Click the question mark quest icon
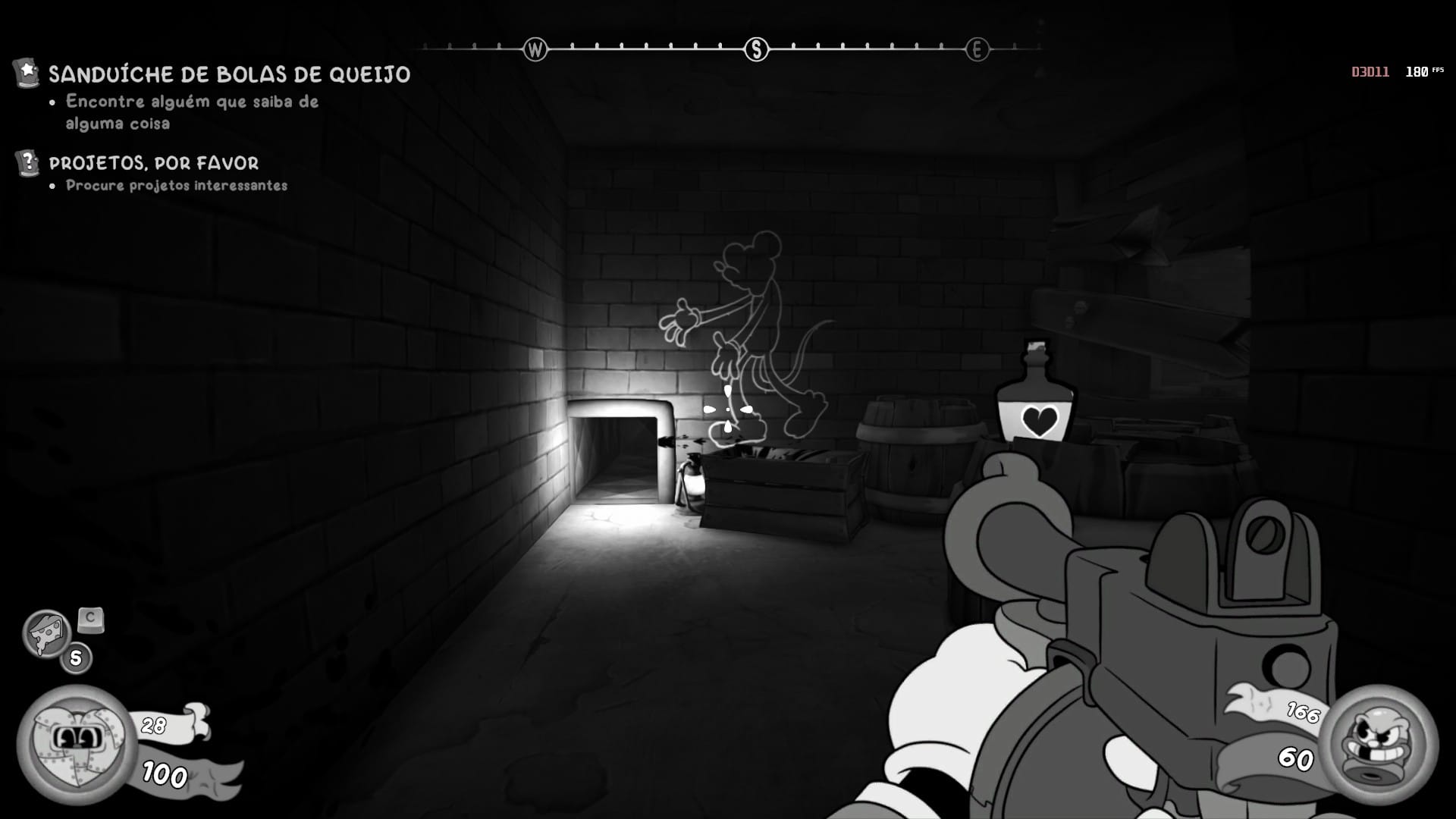 (28, 162)
